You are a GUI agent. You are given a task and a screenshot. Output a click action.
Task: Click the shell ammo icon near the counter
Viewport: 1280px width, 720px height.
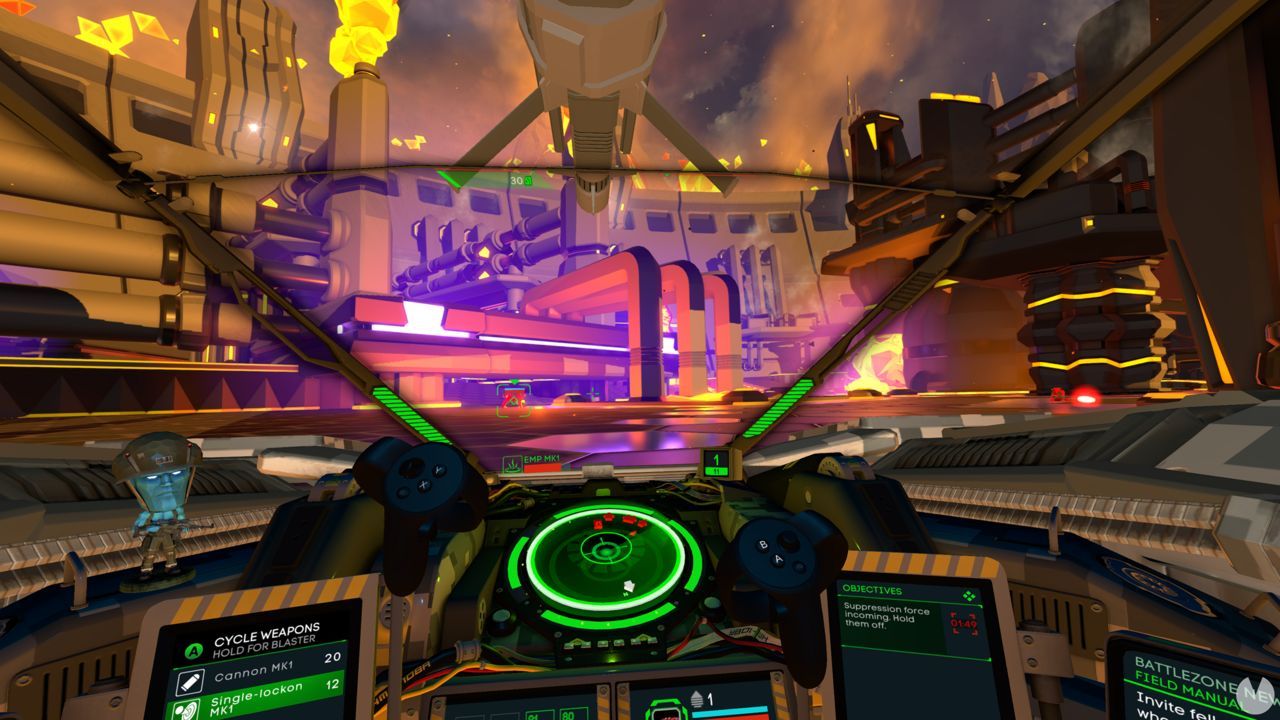(697, 698)
